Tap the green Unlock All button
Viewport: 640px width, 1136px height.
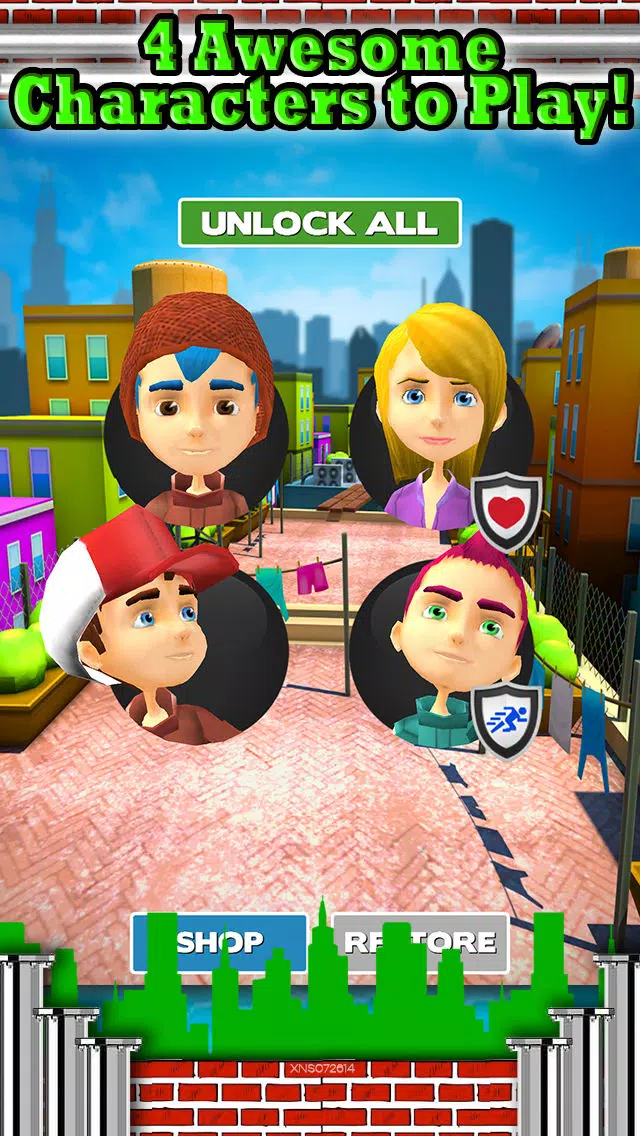coord(320,223)
